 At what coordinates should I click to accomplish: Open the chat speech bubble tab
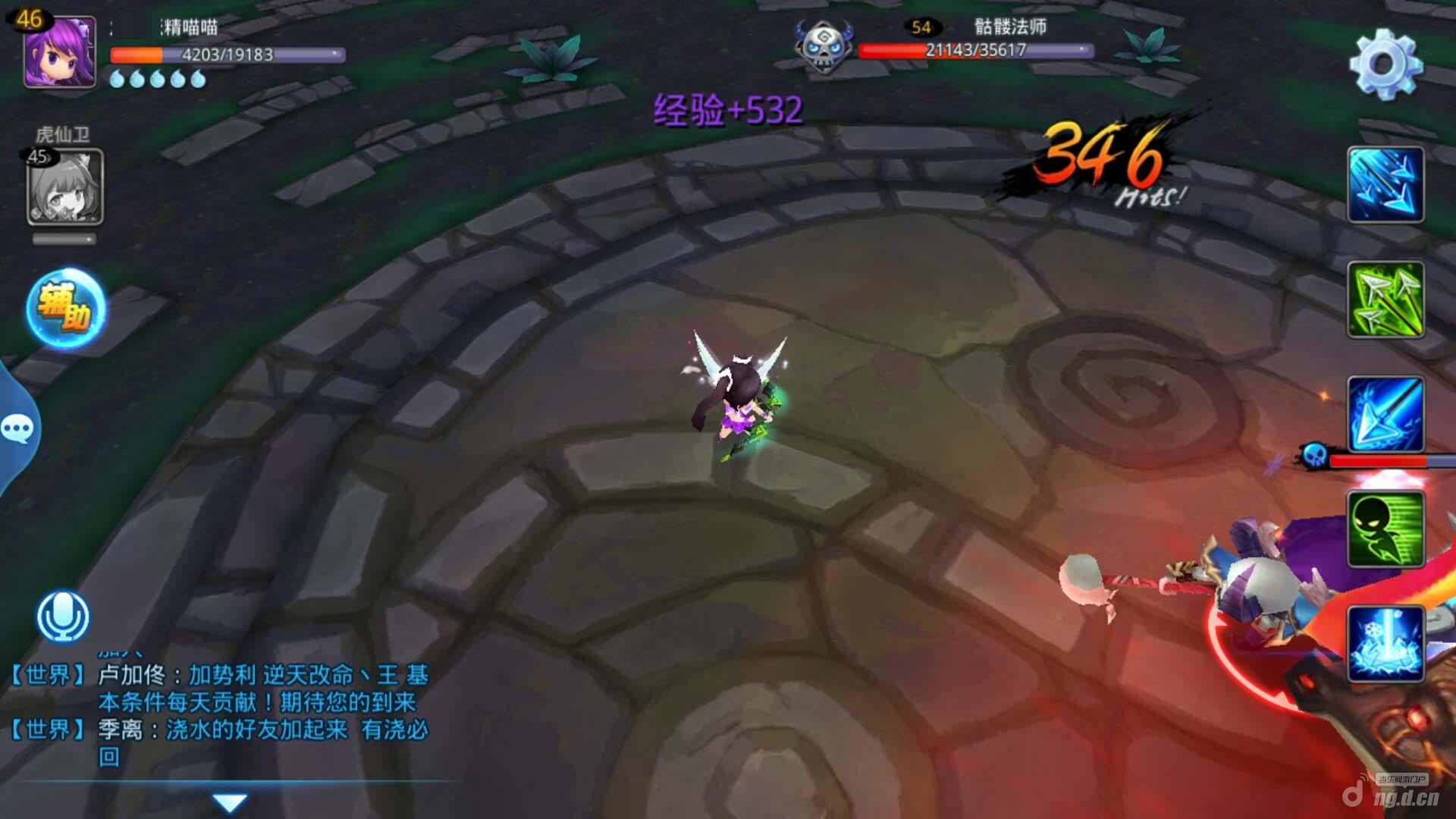(17, 429)
